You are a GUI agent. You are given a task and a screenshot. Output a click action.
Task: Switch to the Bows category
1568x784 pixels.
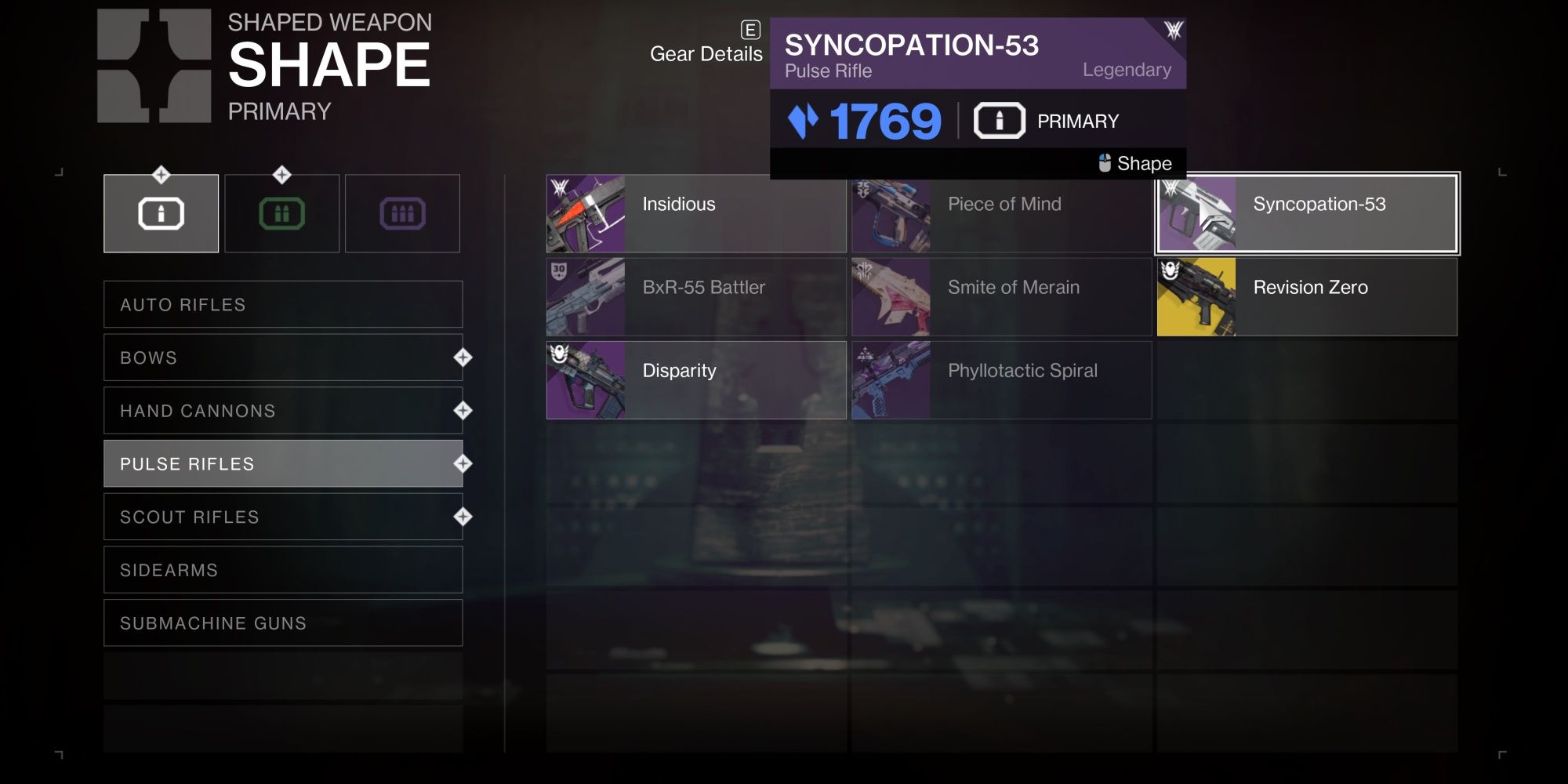click(x=282, y=357)
